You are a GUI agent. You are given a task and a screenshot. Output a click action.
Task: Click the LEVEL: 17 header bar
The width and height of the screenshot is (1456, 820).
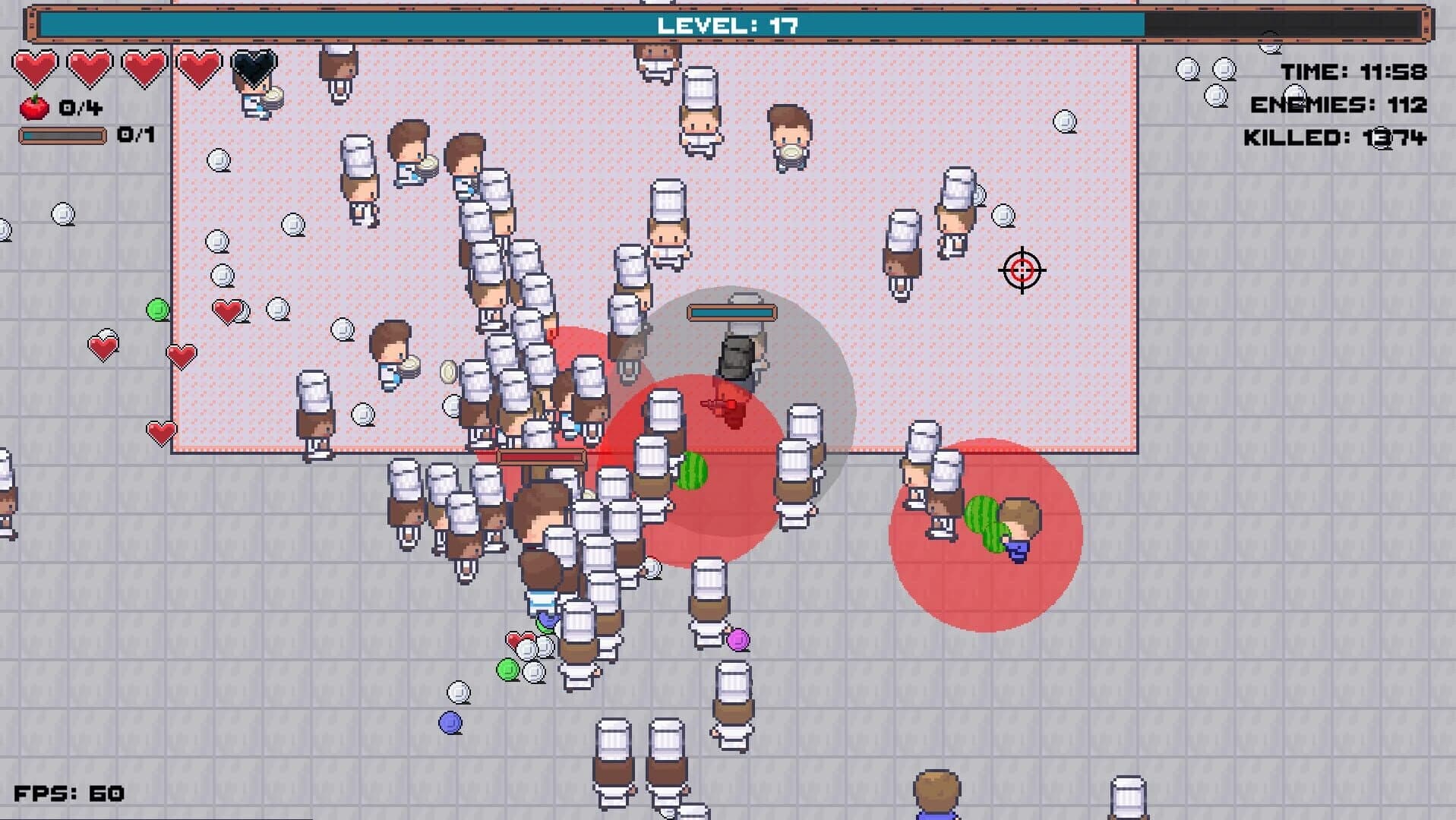[x=726, y=24]
